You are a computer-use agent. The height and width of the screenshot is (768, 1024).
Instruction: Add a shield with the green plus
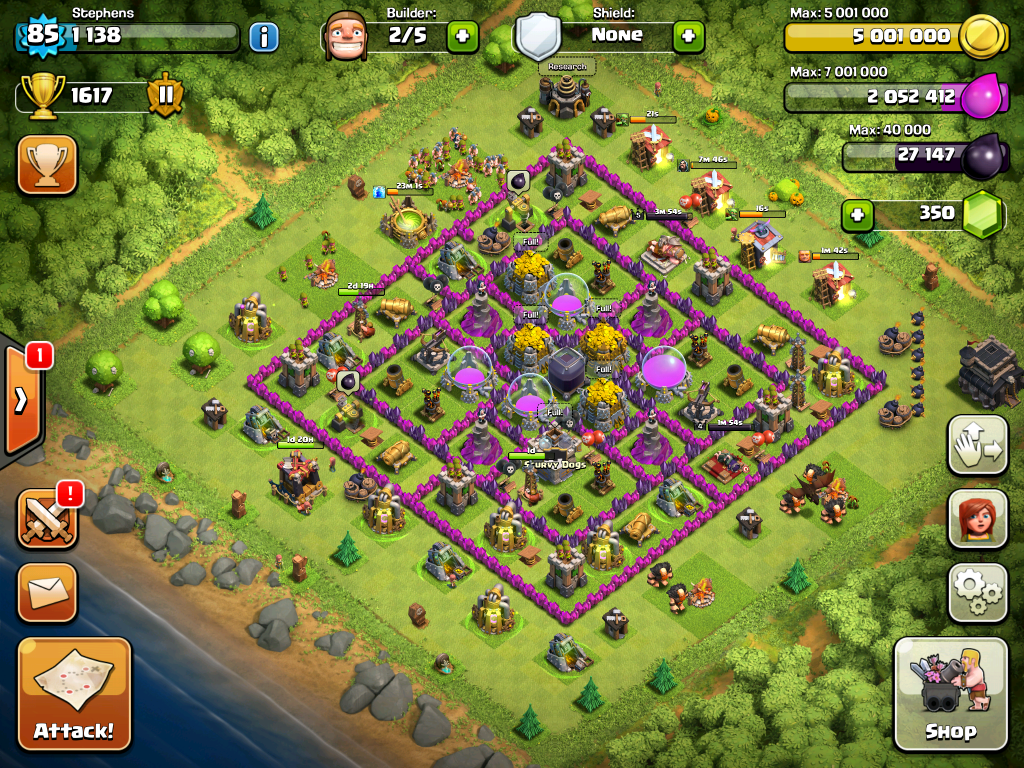(x=688, y=37)
